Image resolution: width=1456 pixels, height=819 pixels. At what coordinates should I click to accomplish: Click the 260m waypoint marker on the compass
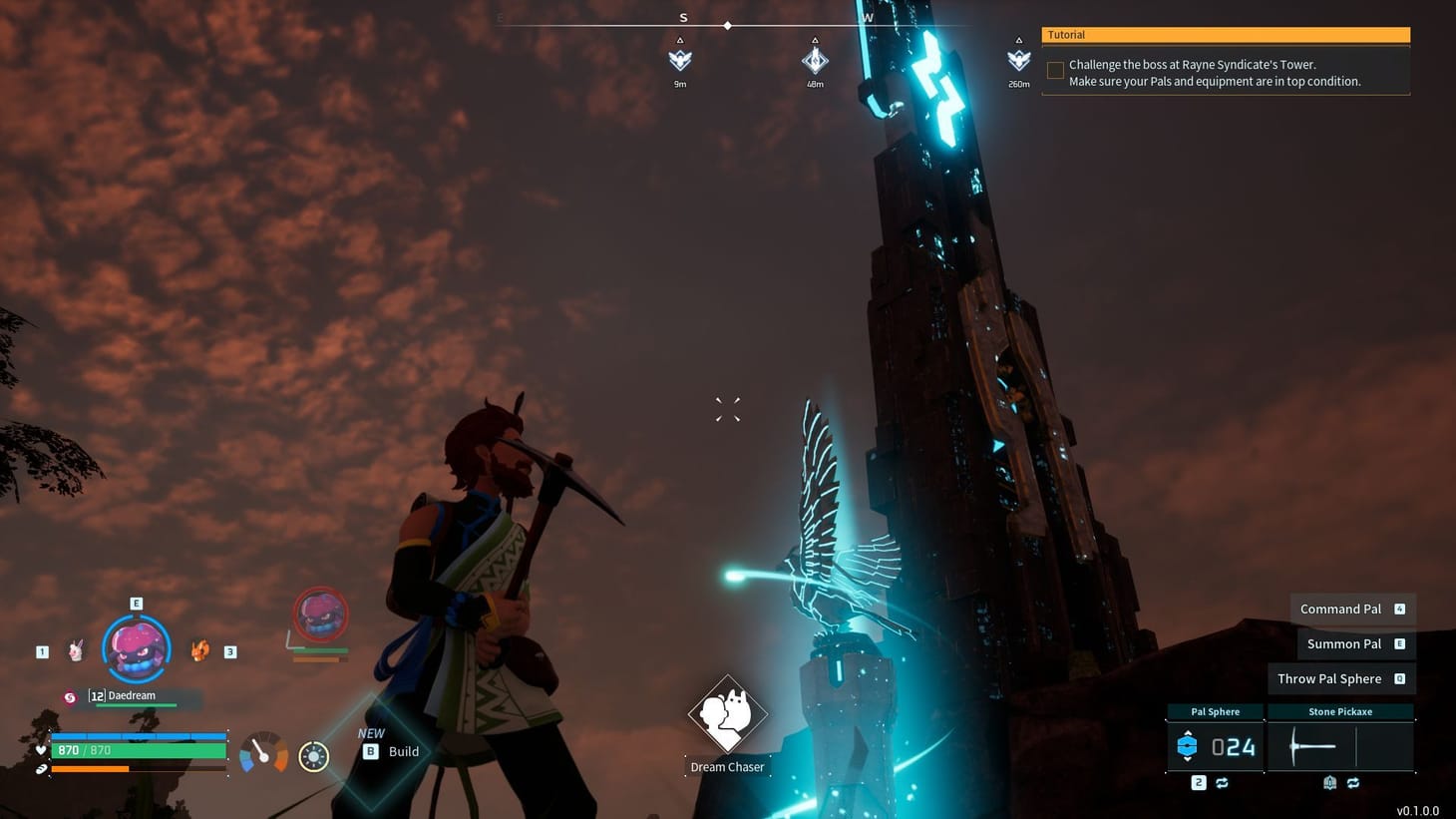(x=1018, y=60)
